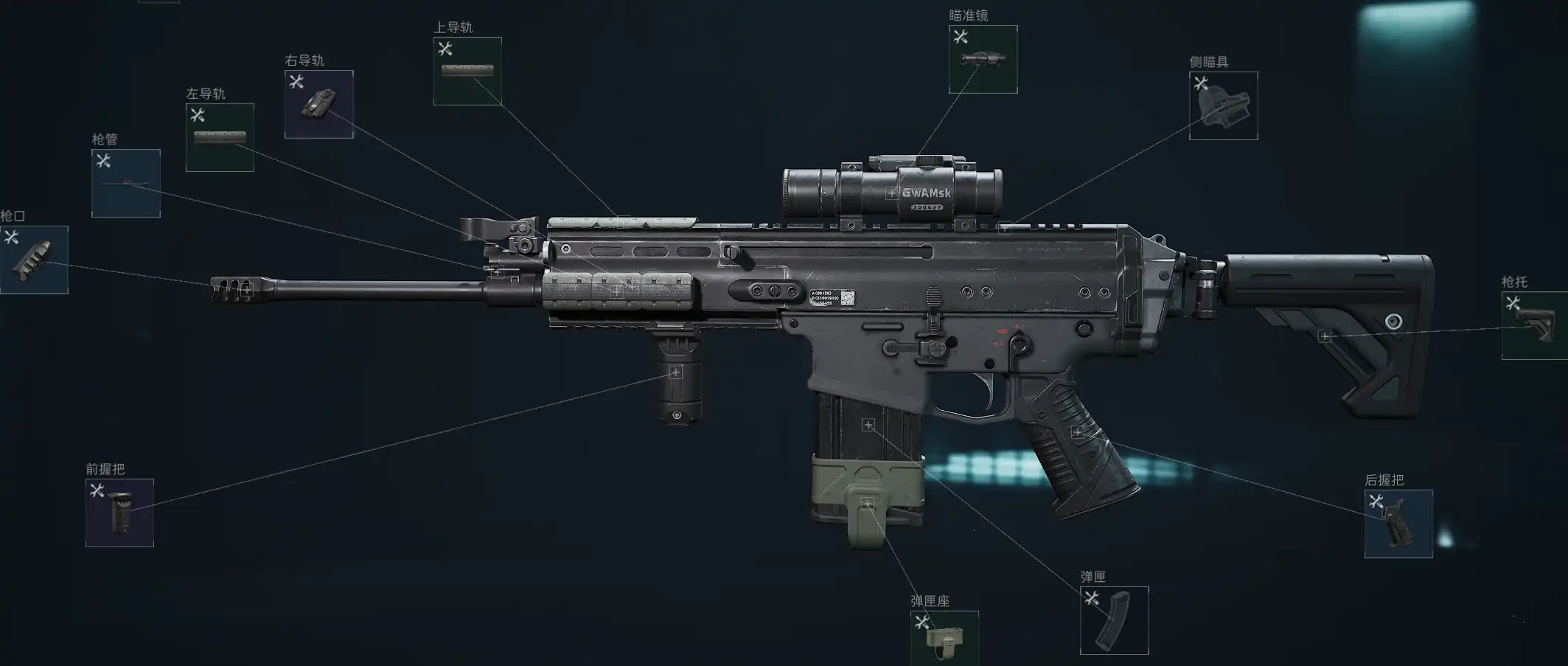Select the 侧瞄具 side sight slot
Viewport: 1568px width, 666px height.
[1223, 106]
